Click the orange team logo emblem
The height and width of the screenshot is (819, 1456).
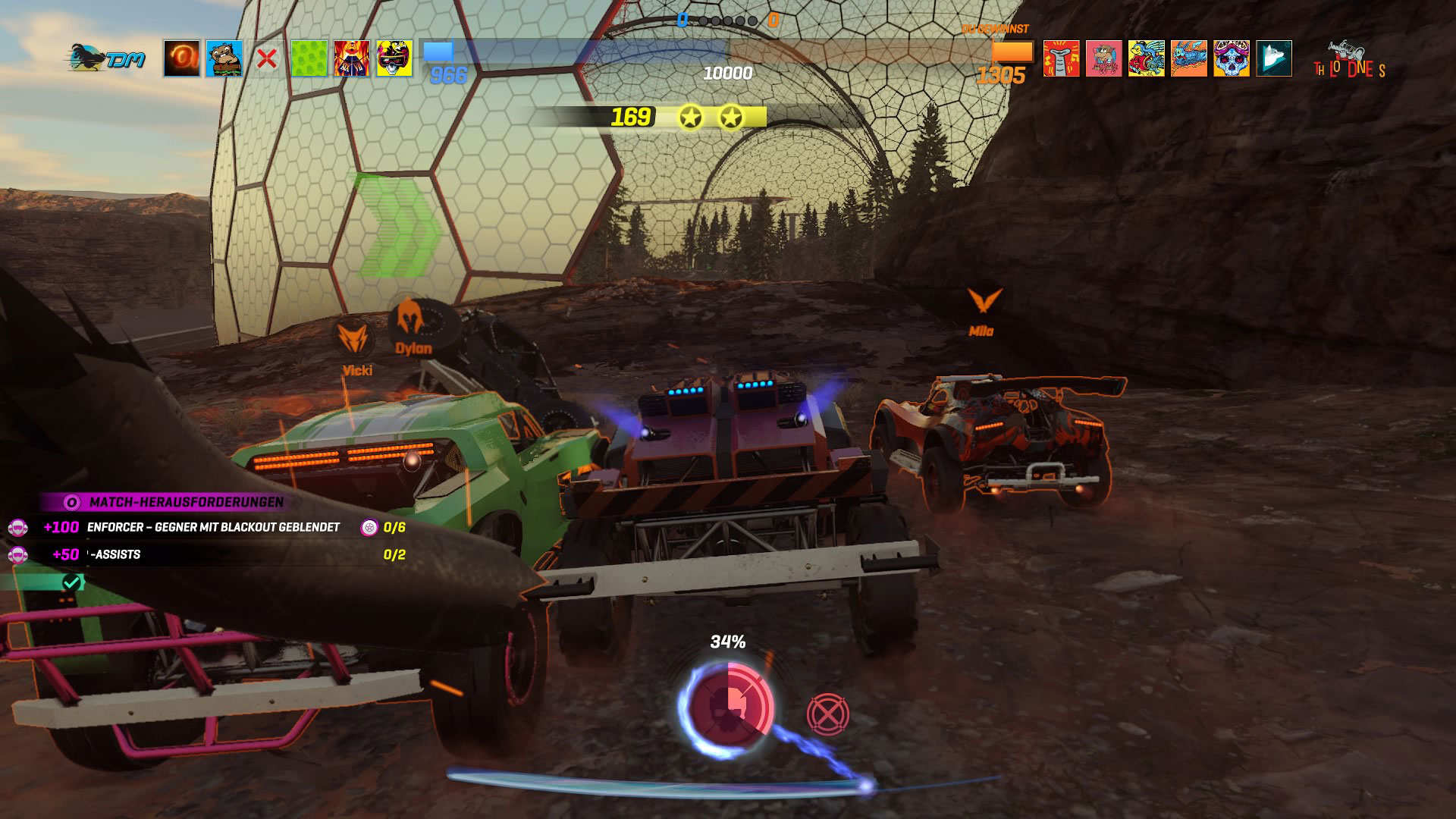point(1350,62)
